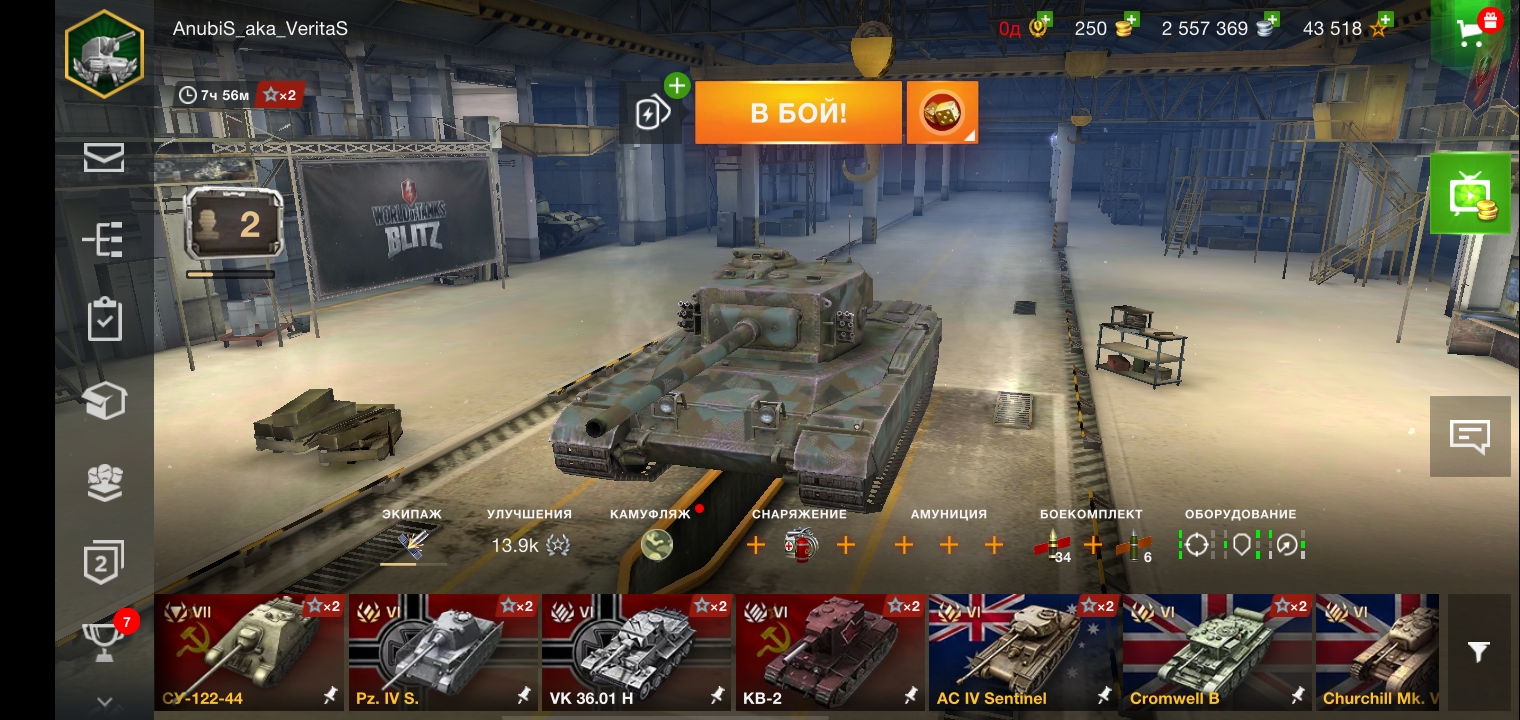Open the battle mode selector dice icon
The height and width of the screenshot is (720, 1520).
coord(941,112)
